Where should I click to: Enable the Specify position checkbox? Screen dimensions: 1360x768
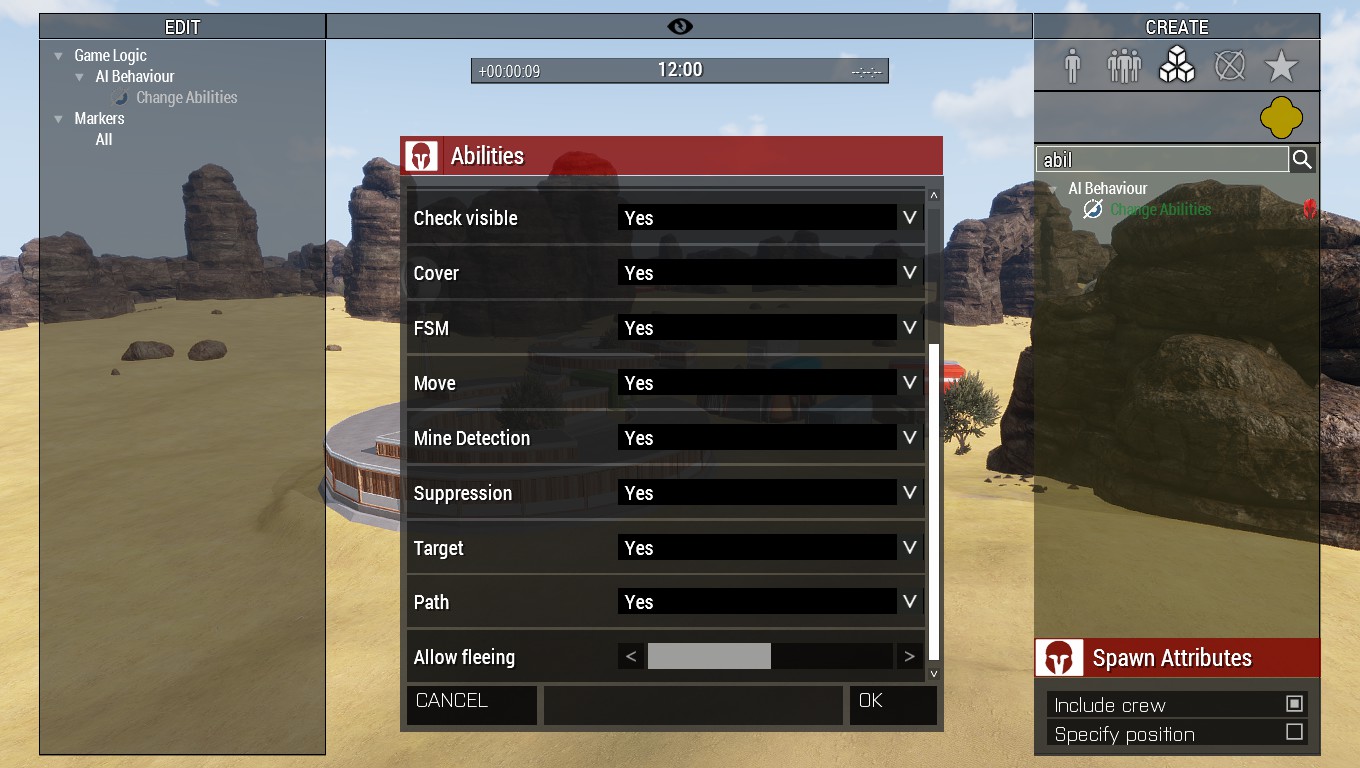click(1295, 733)
